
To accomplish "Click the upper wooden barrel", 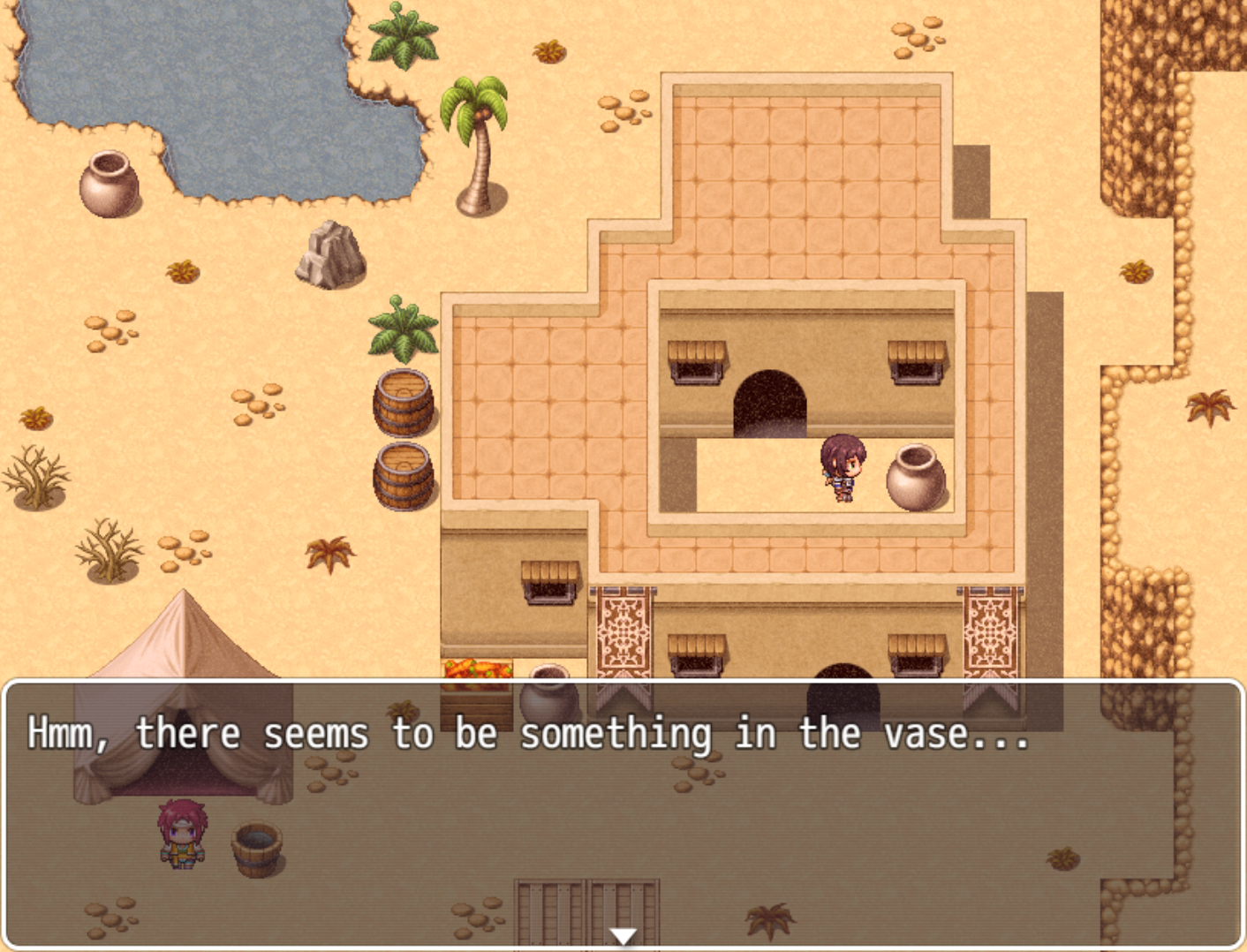I will (404, 402).
